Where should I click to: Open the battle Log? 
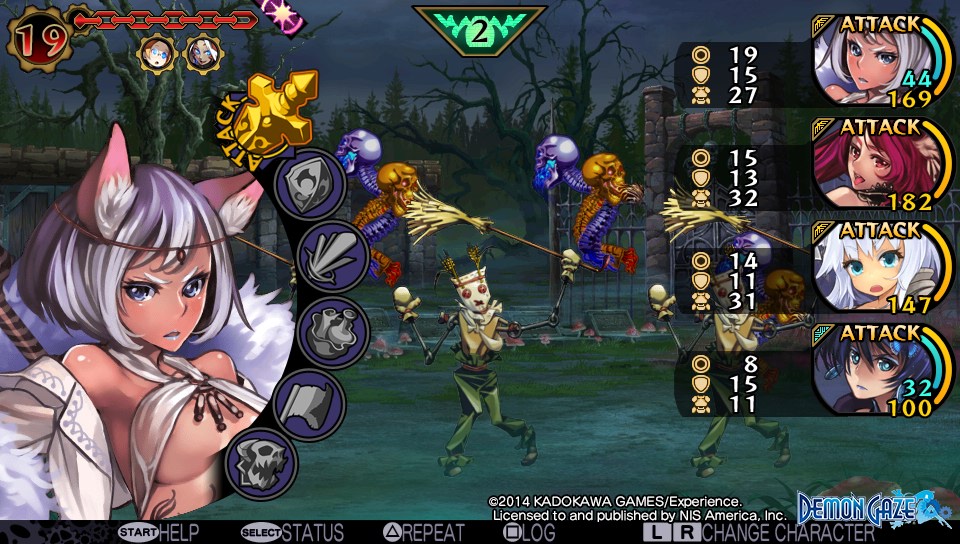(x=530, y=533)
